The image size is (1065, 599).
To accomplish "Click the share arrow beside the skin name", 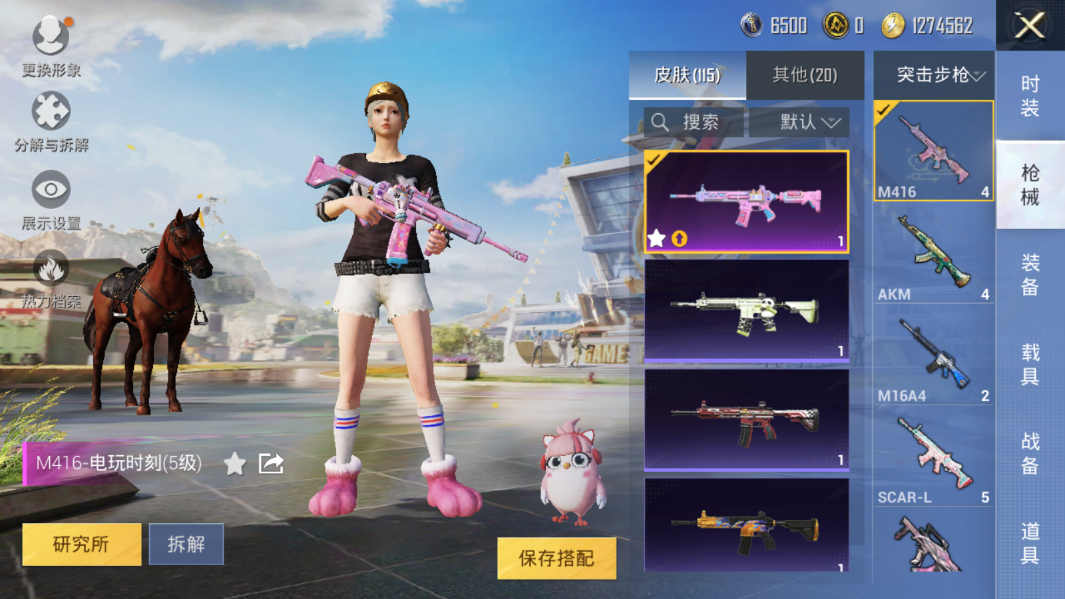I will point(271,463).
